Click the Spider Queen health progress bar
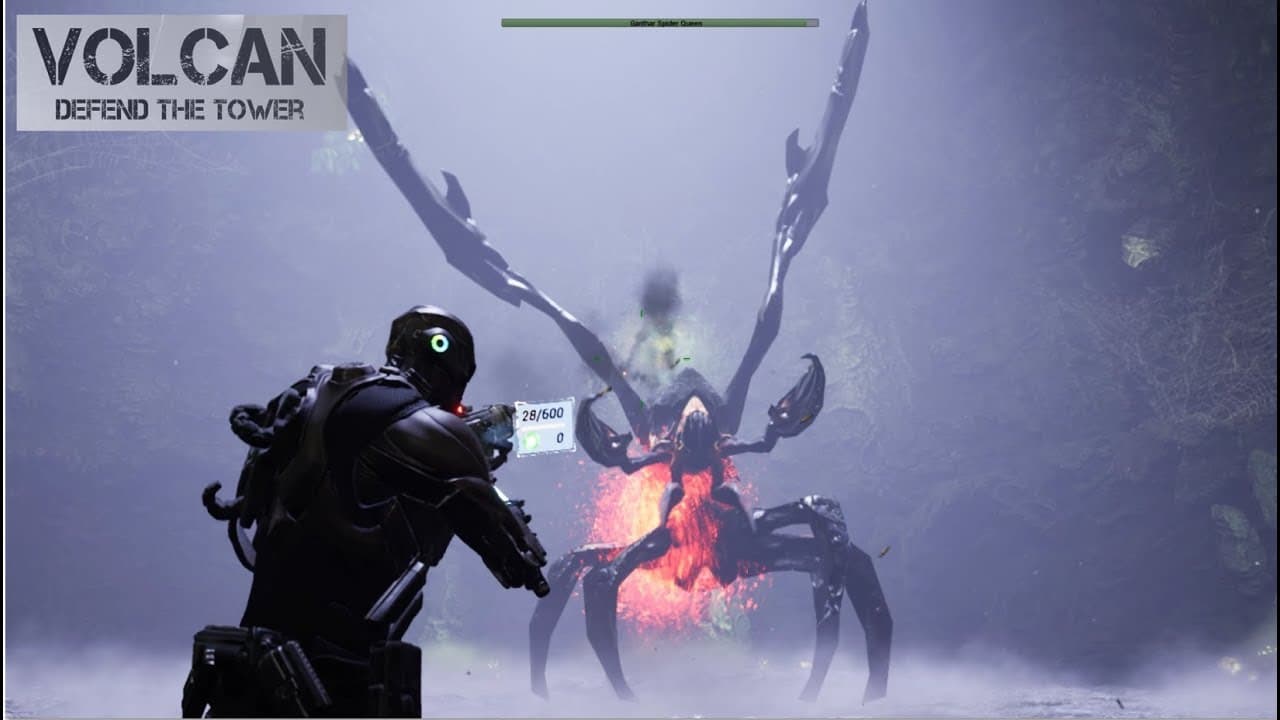Screen dimensions: 1280x720 point(660,22)
